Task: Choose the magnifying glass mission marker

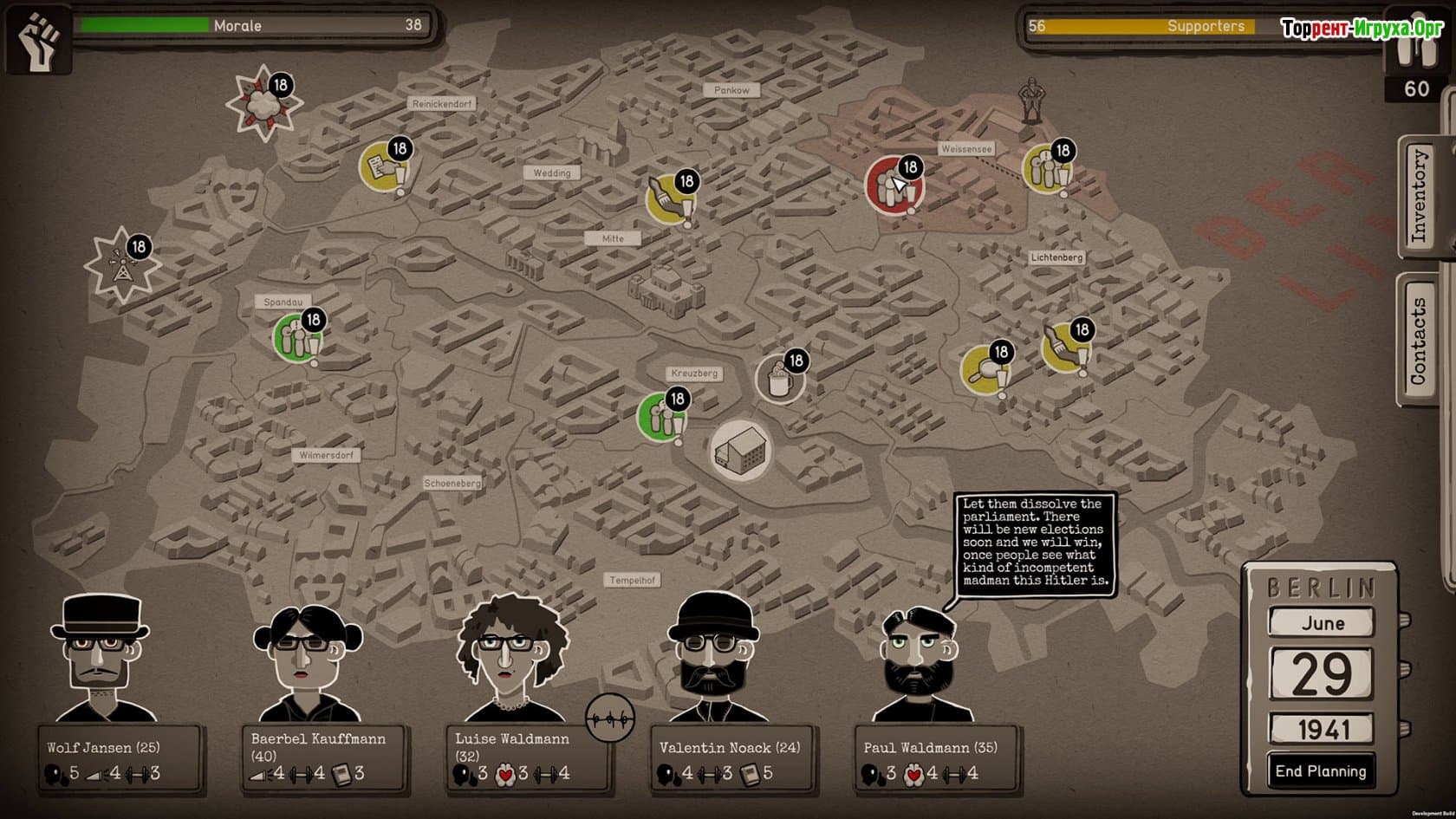Action: (985, 368)
